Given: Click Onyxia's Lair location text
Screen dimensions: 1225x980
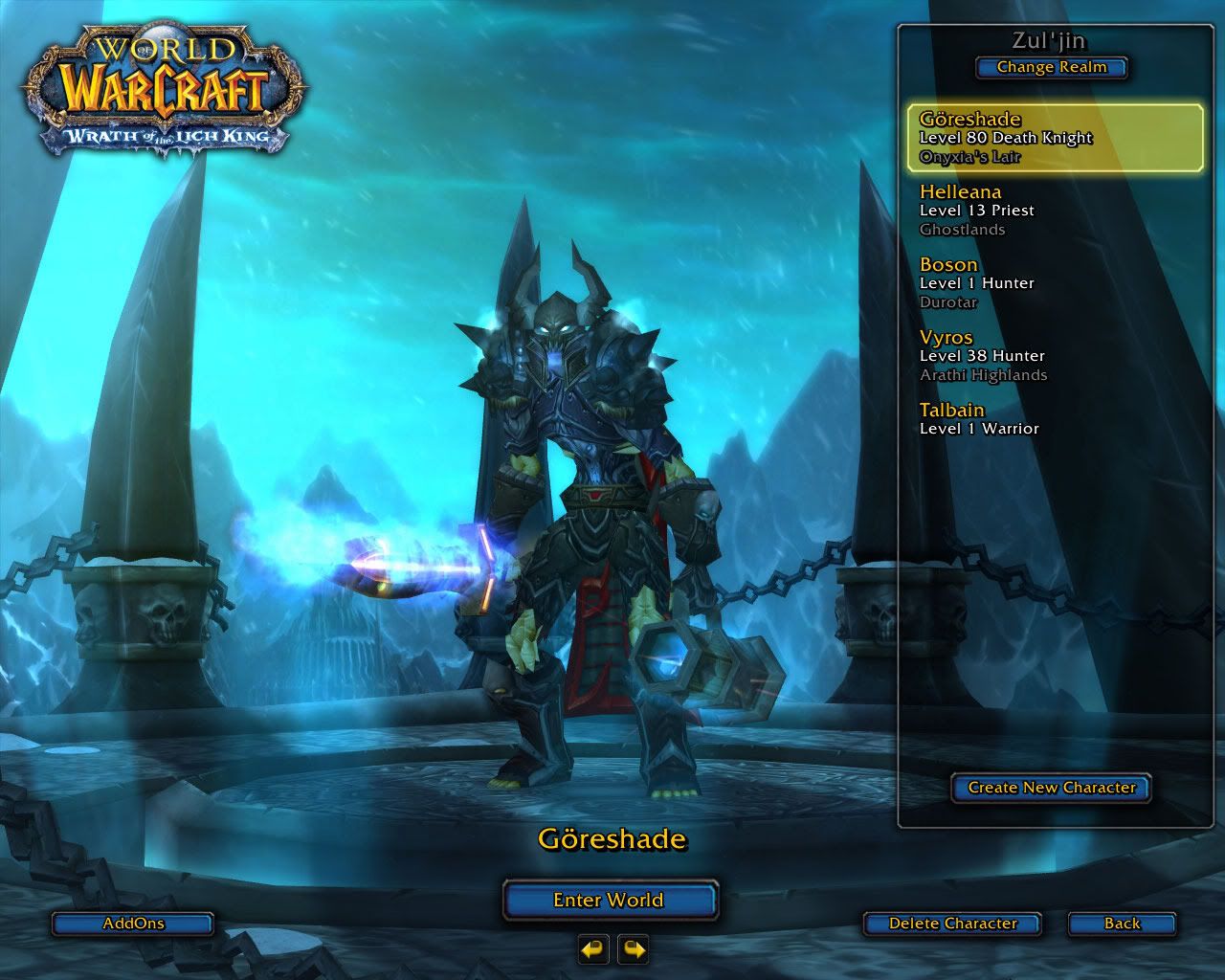Looking at the screenshot, I should (971, 156).
